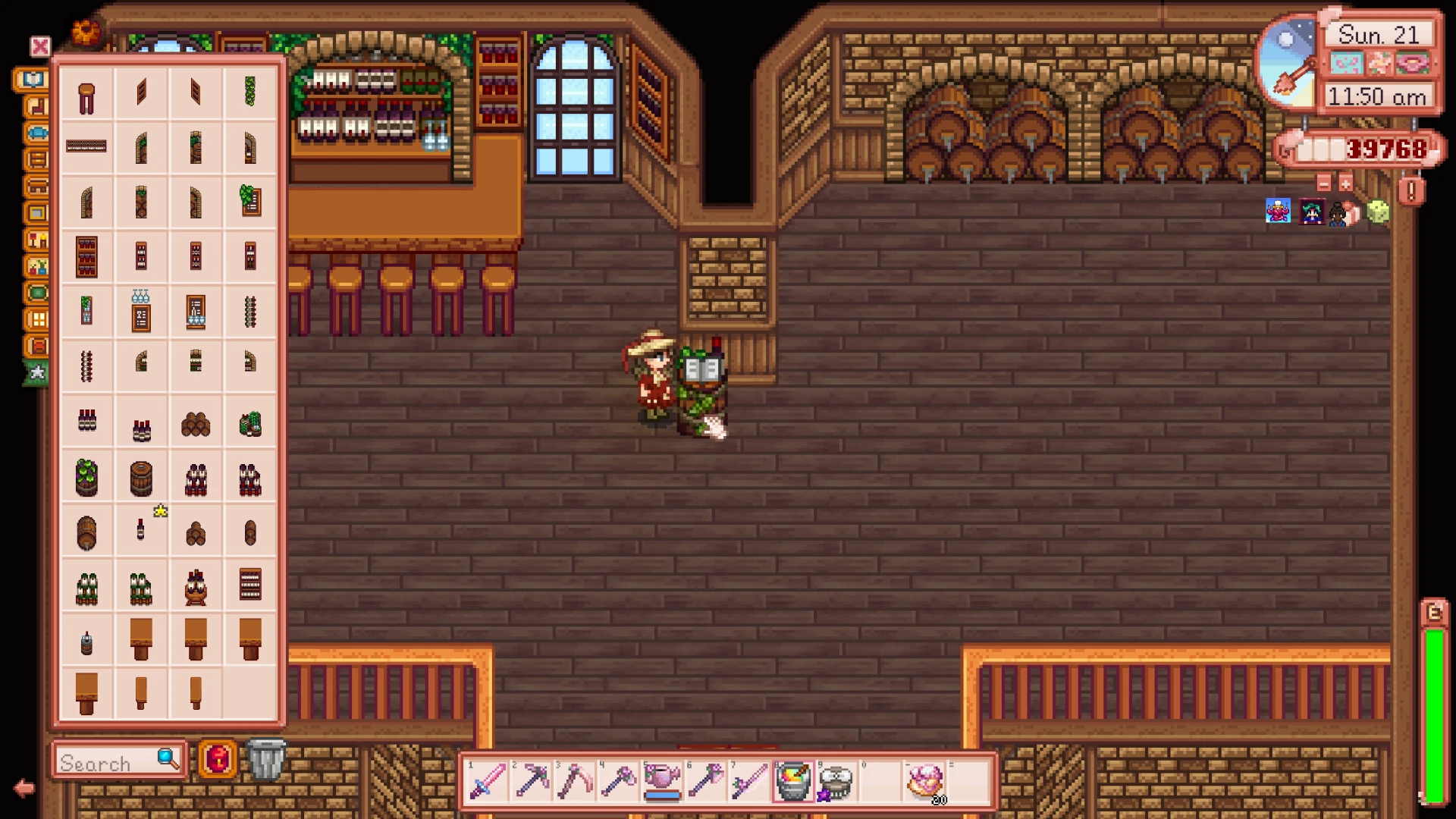Select the potted plants category in the sidebar
This screenshot has height=819, width=1456.
36,267
